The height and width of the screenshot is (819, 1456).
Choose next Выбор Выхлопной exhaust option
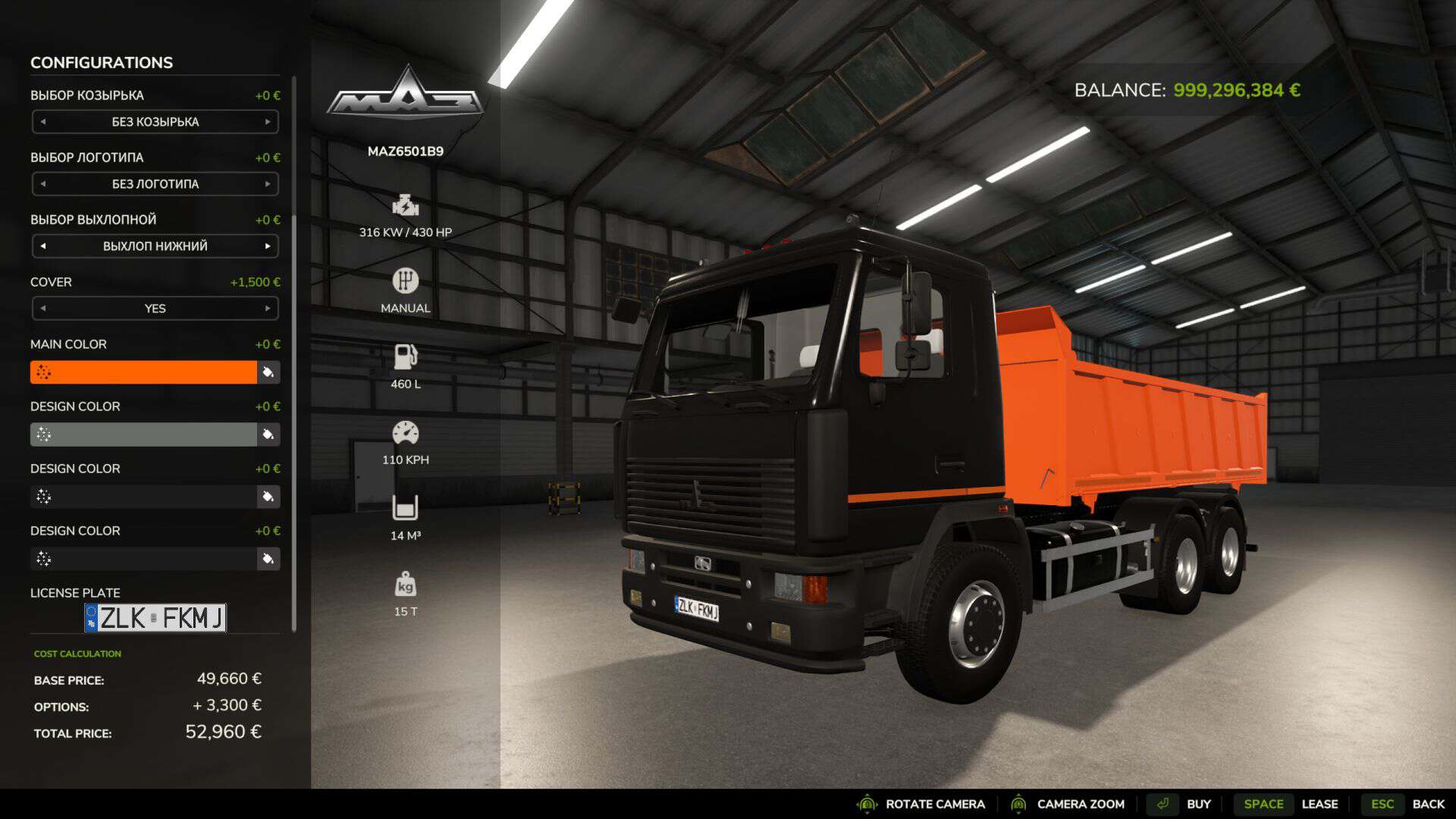click(268, 246)
